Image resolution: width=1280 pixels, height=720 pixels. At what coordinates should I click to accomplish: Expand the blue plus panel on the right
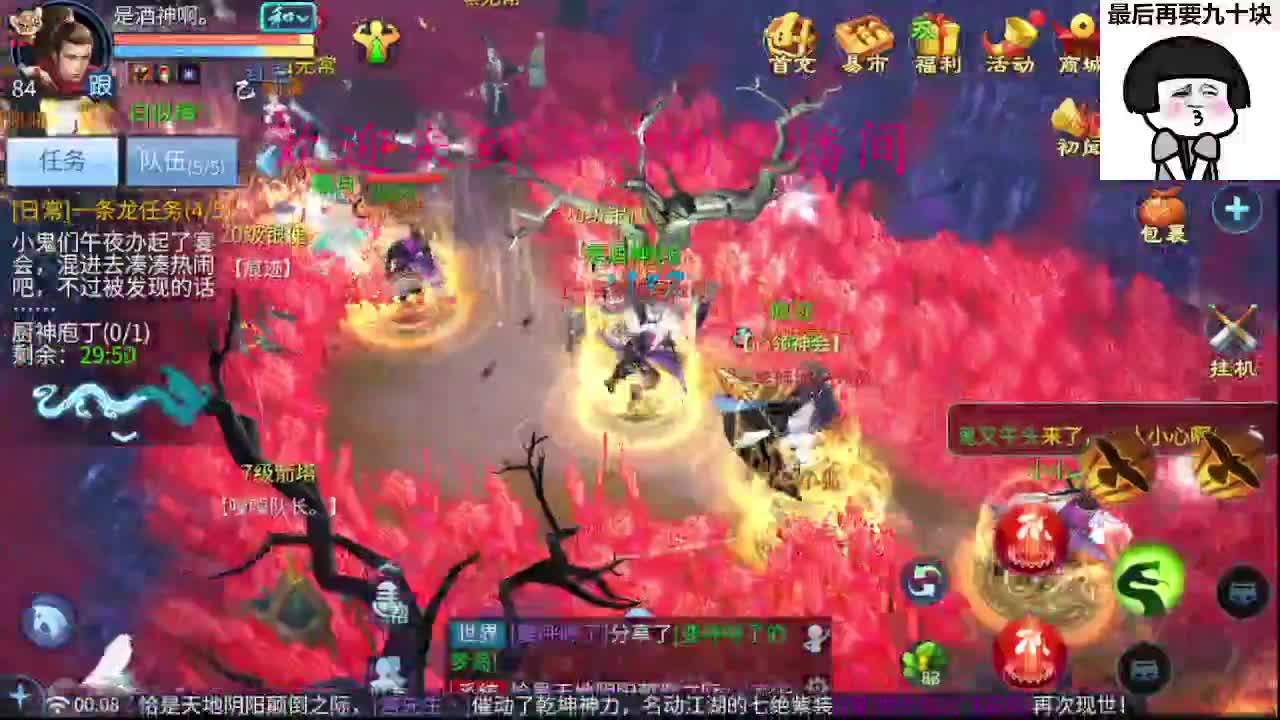(x=1237, y=210)
